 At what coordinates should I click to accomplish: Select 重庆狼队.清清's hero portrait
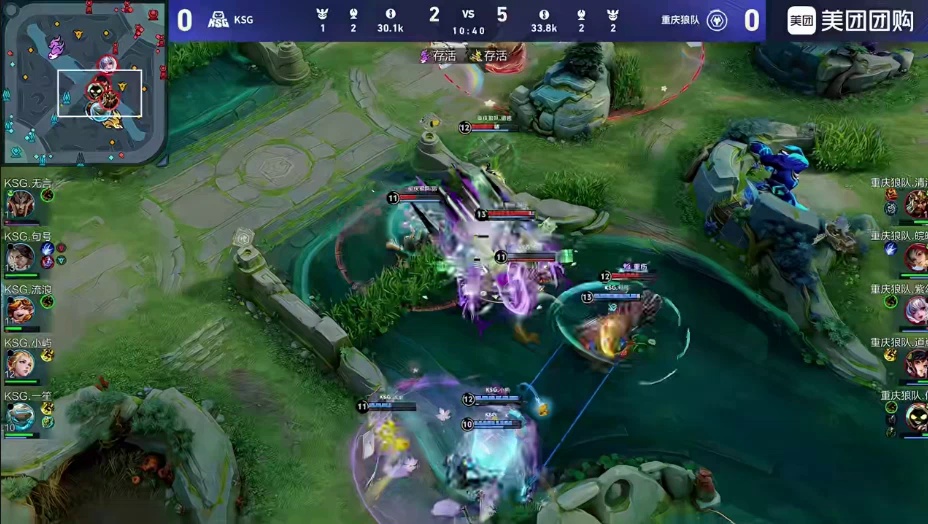915,204
